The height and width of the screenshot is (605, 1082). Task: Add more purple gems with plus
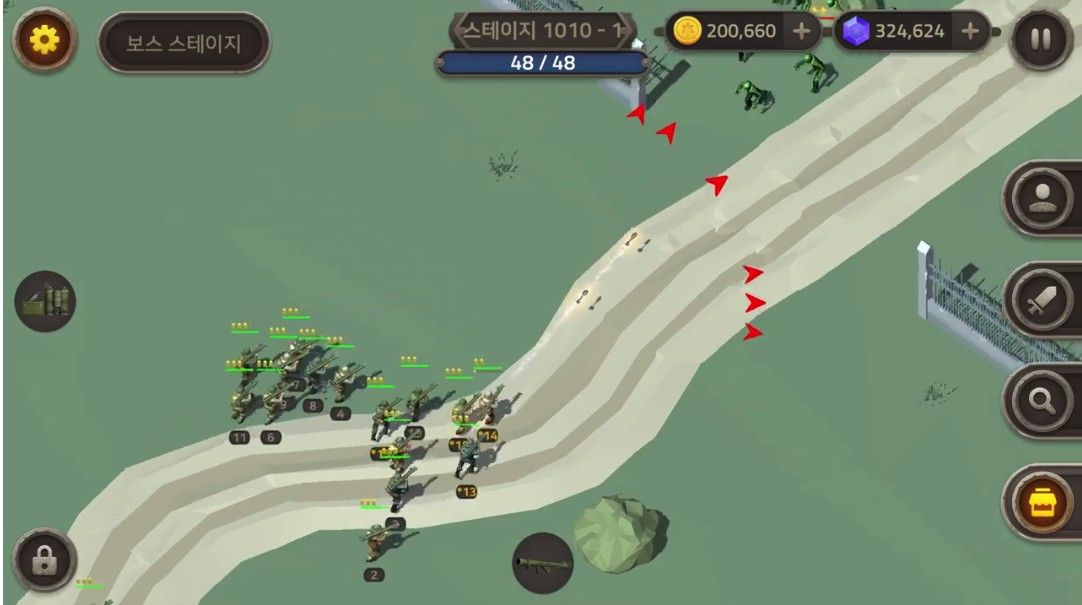(x=969, y=31)
